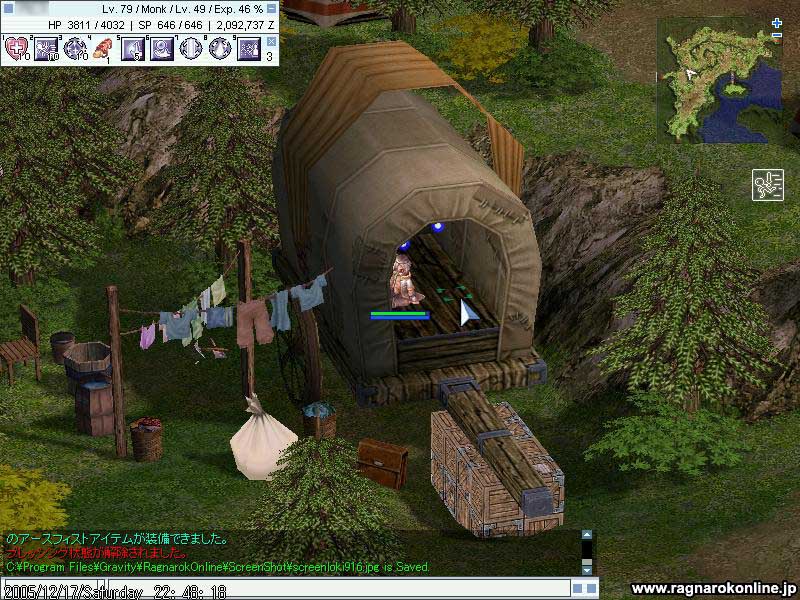Screen dimensions: 800x600
Task: Use the meat item in the hotbar
Action: 103,48
